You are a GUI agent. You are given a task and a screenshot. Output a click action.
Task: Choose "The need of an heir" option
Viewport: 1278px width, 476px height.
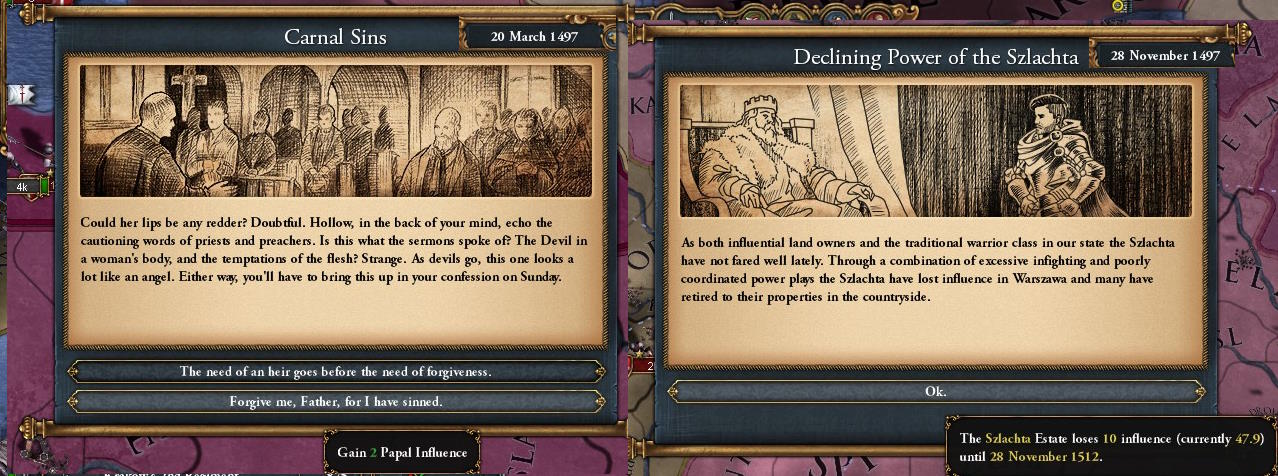click(x=335, y=371)
